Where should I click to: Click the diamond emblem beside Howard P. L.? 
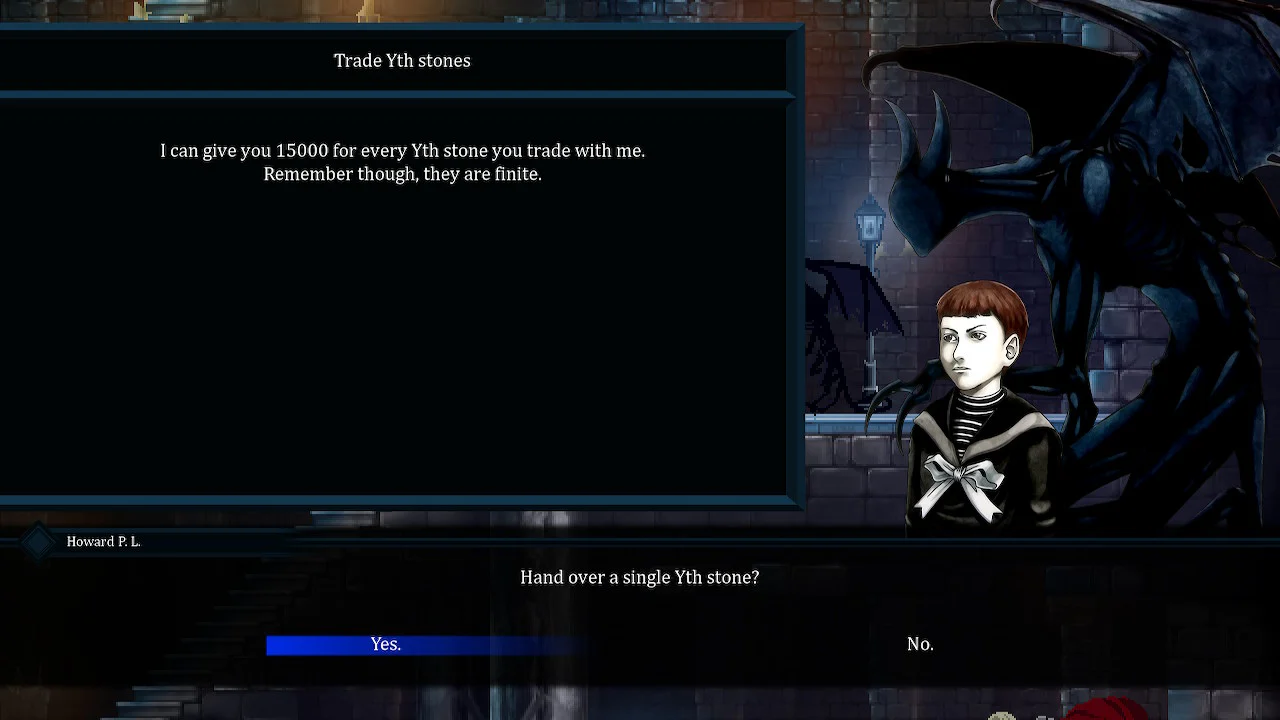[38, 541]
